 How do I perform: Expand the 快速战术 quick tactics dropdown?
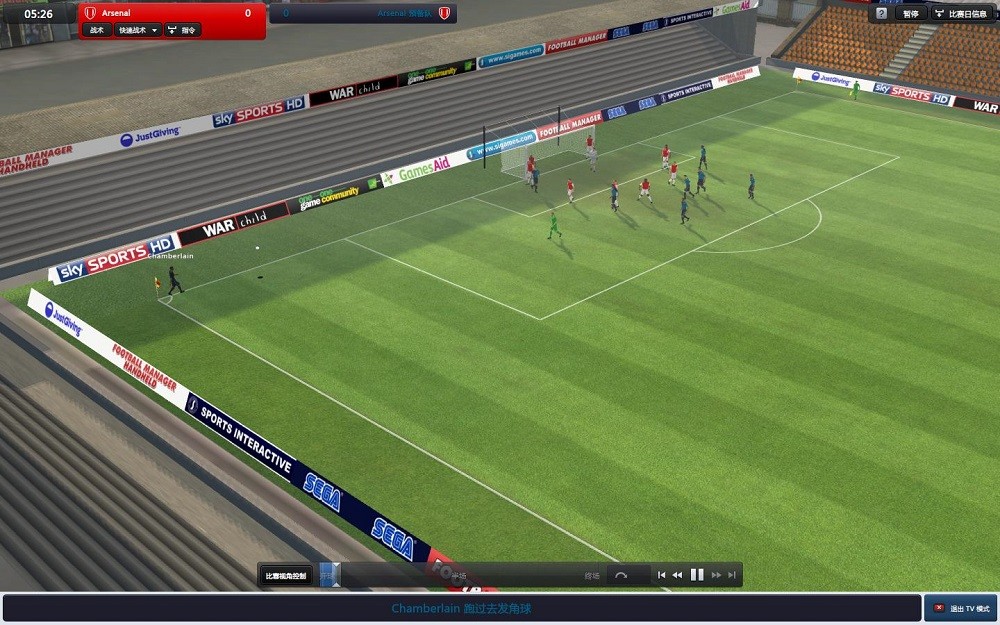pos(137,30)
